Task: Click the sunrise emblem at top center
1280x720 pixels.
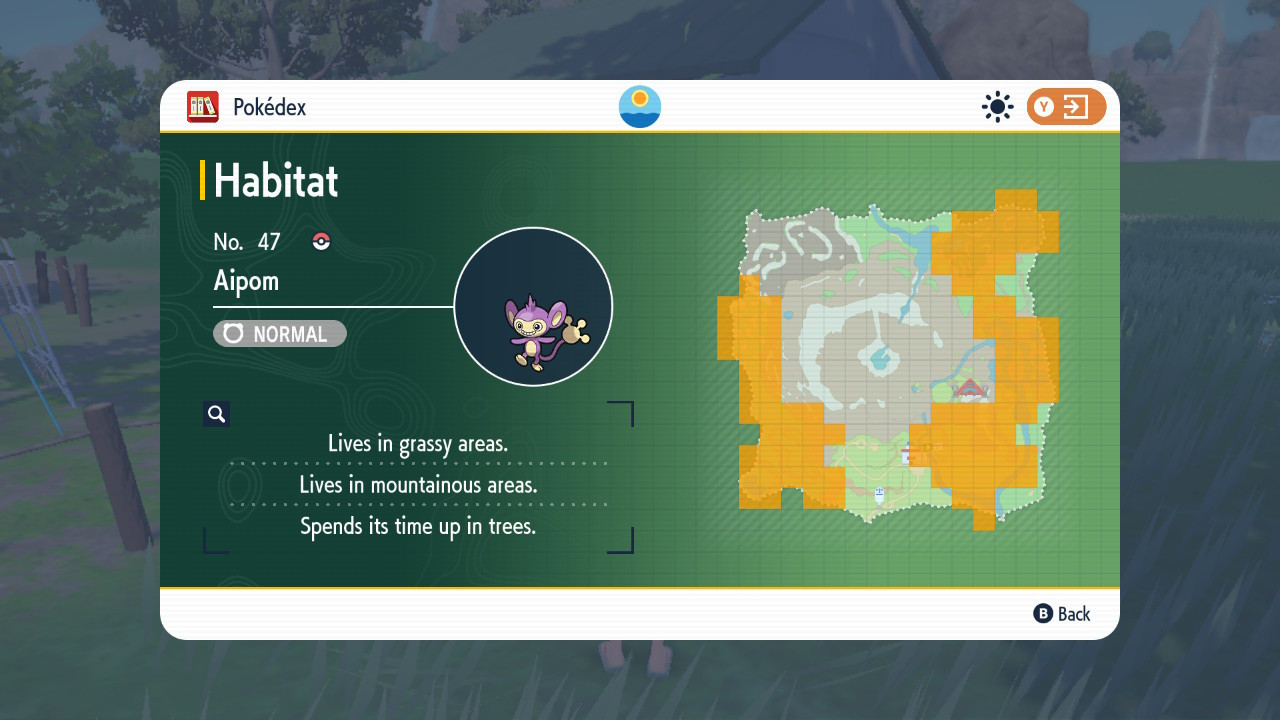Action: tap(640, 107)
